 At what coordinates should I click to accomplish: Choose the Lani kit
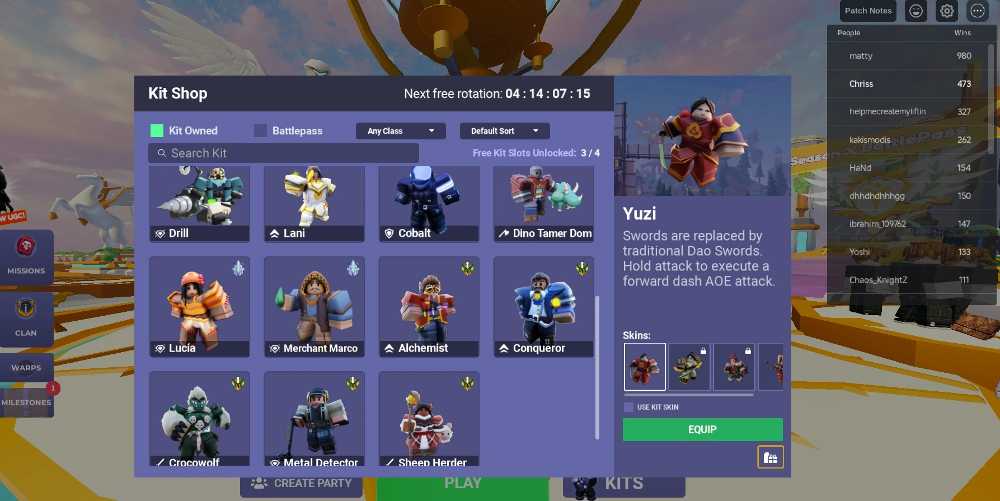[314, 203]
